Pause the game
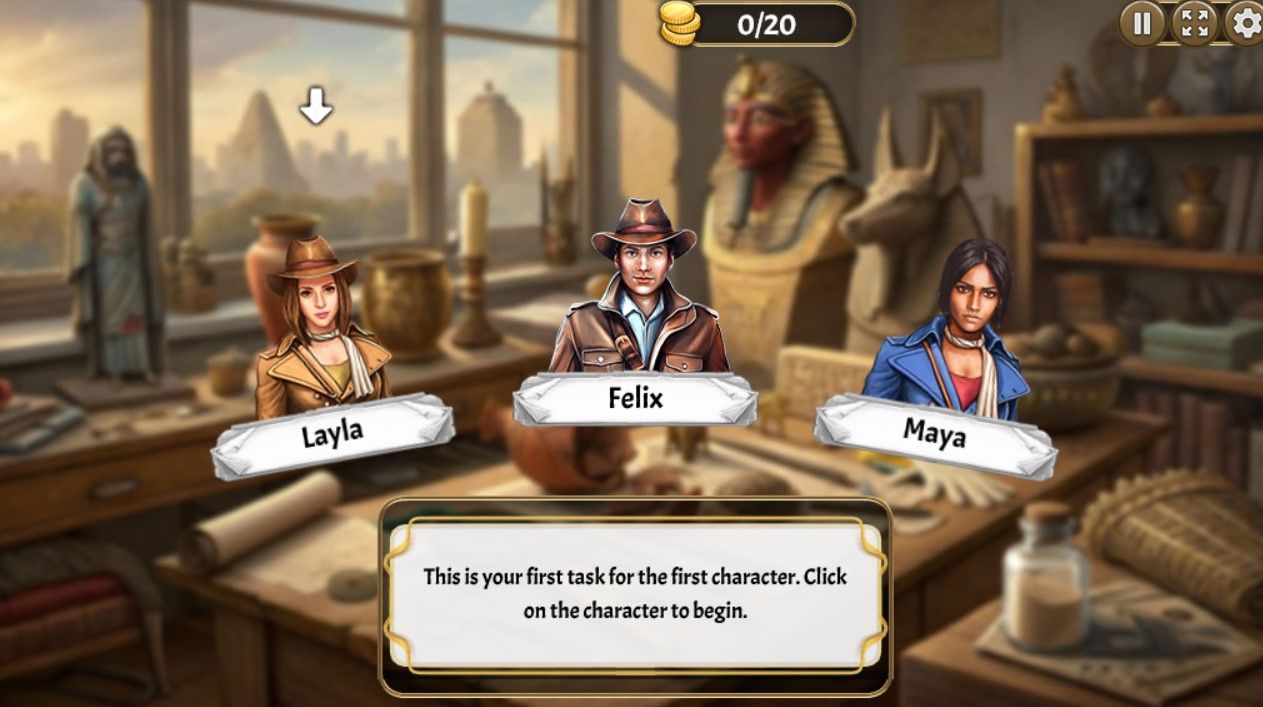The image size is (1263, 707). [1142, 23]
